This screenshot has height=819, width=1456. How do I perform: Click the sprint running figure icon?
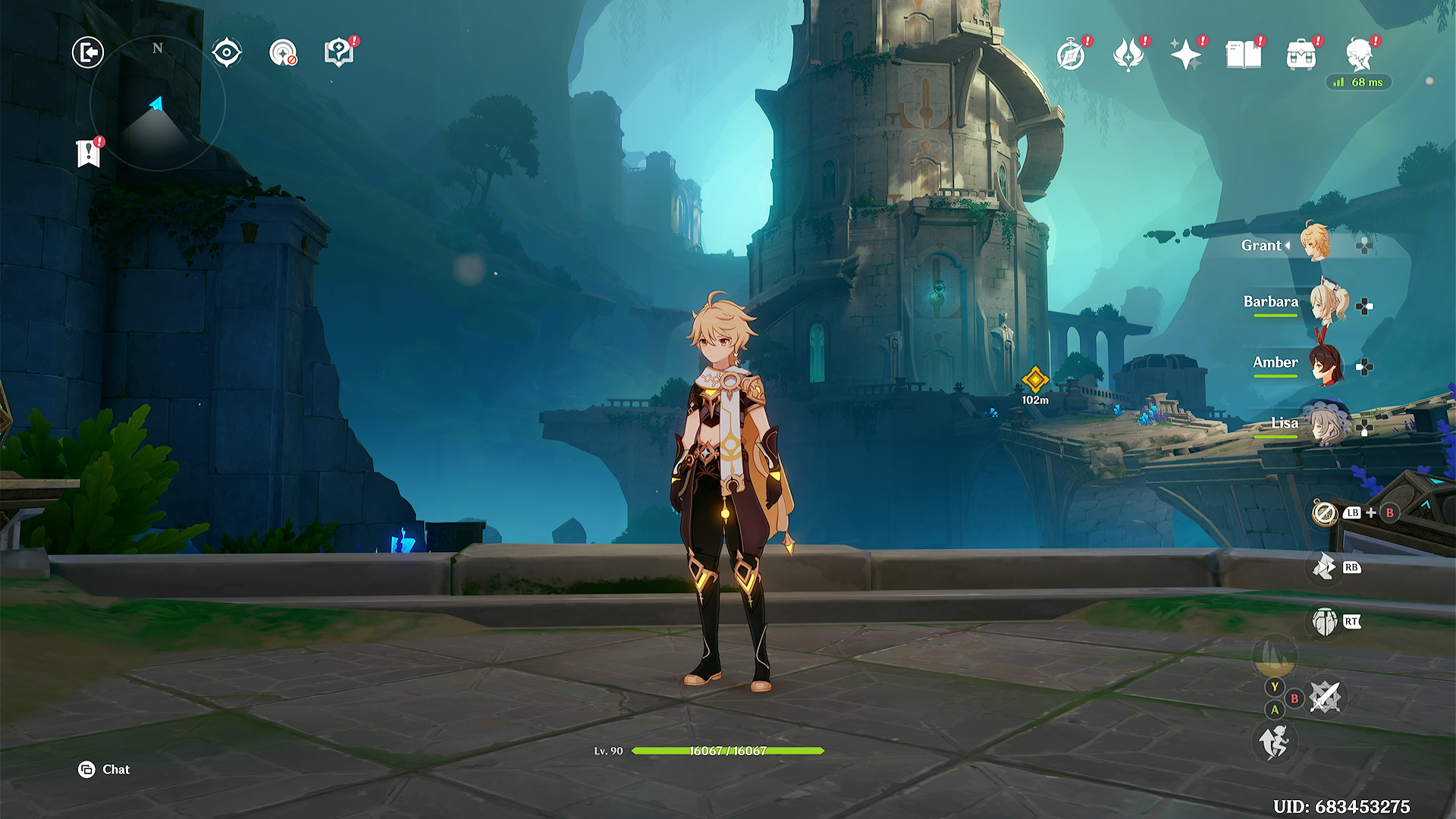pyautogui.click(x=1275, y=741)
